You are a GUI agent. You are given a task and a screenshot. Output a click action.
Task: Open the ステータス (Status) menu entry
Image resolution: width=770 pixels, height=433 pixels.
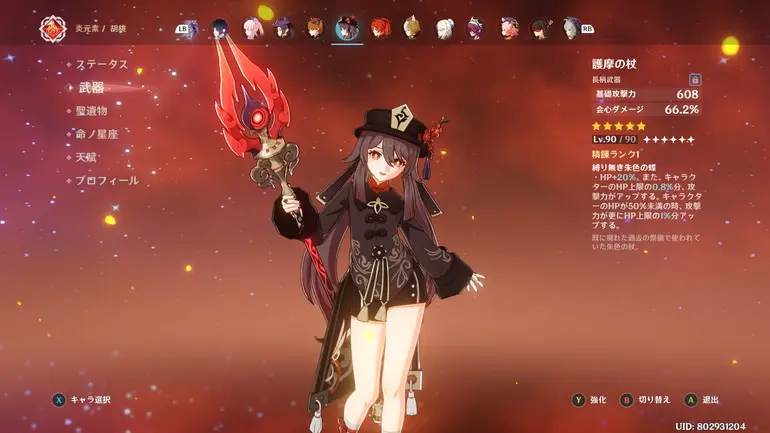tap(103, 64)
